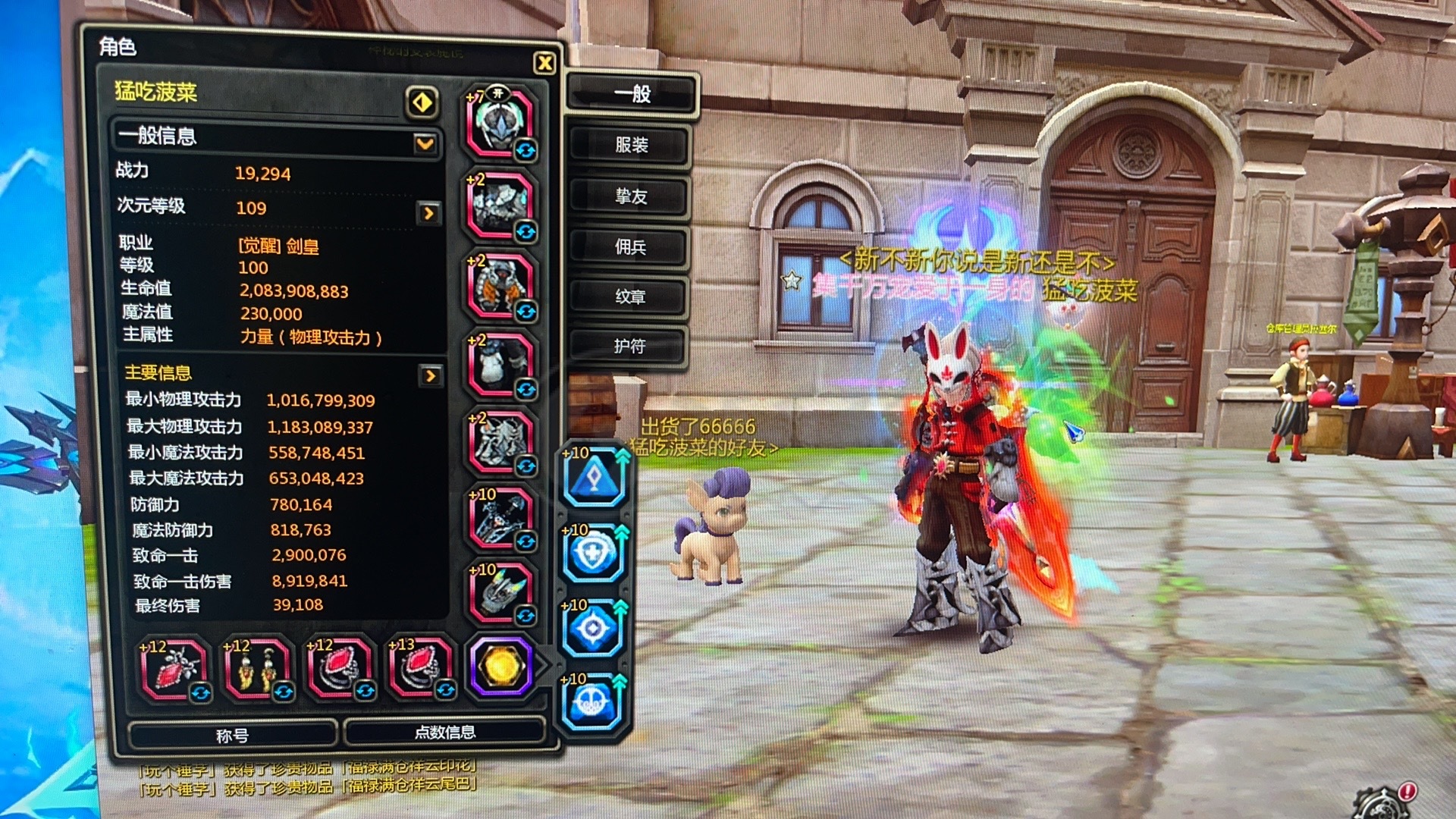This screenshot has height=819, width=1456.
Task: Click the yellow diamond button beside name
Action: [x=422, y=102]
